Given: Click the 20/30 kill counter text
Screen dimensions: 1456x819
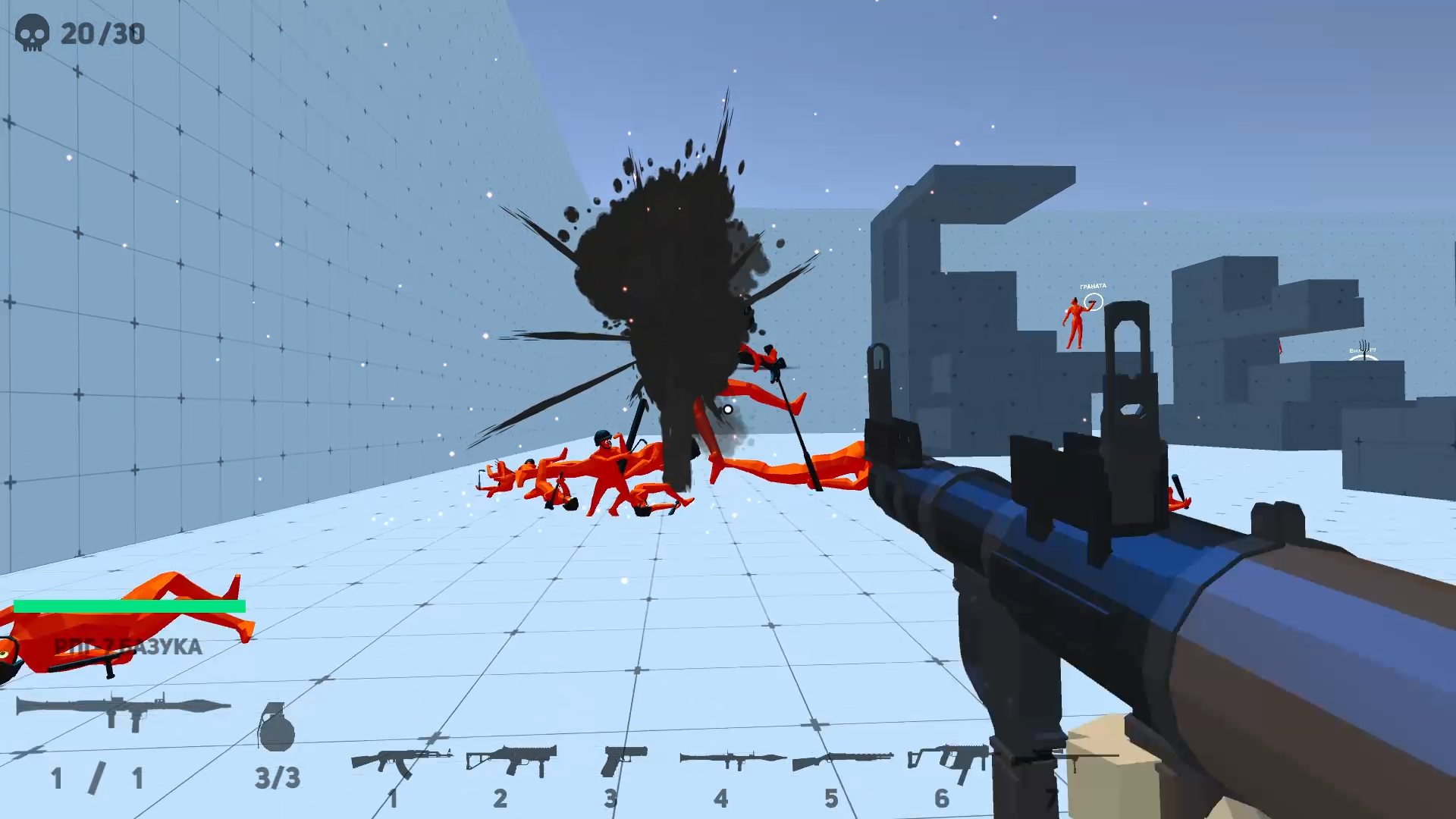Looking at the screenshot, I should [102, 33].
